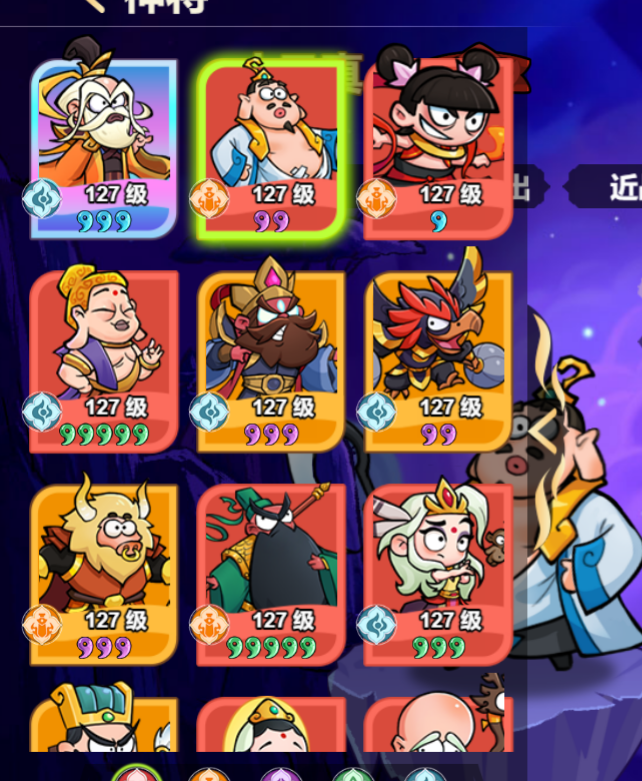Image resolution: width=642 pixels, height=781 pixels.
Task: Click the previous-hero left arrow
Action: coord(541,432)
